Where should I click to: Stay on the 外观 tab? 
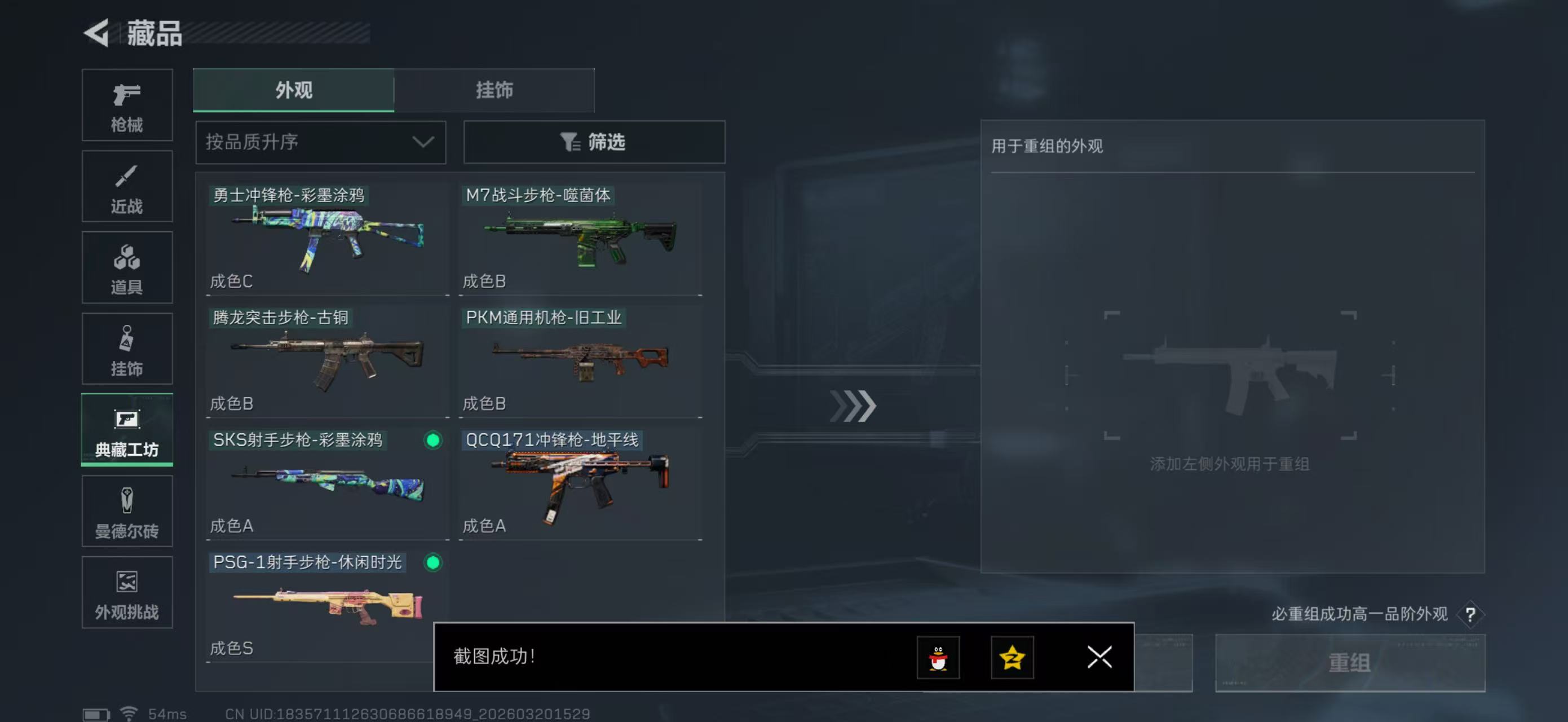(x=292, y=90)
